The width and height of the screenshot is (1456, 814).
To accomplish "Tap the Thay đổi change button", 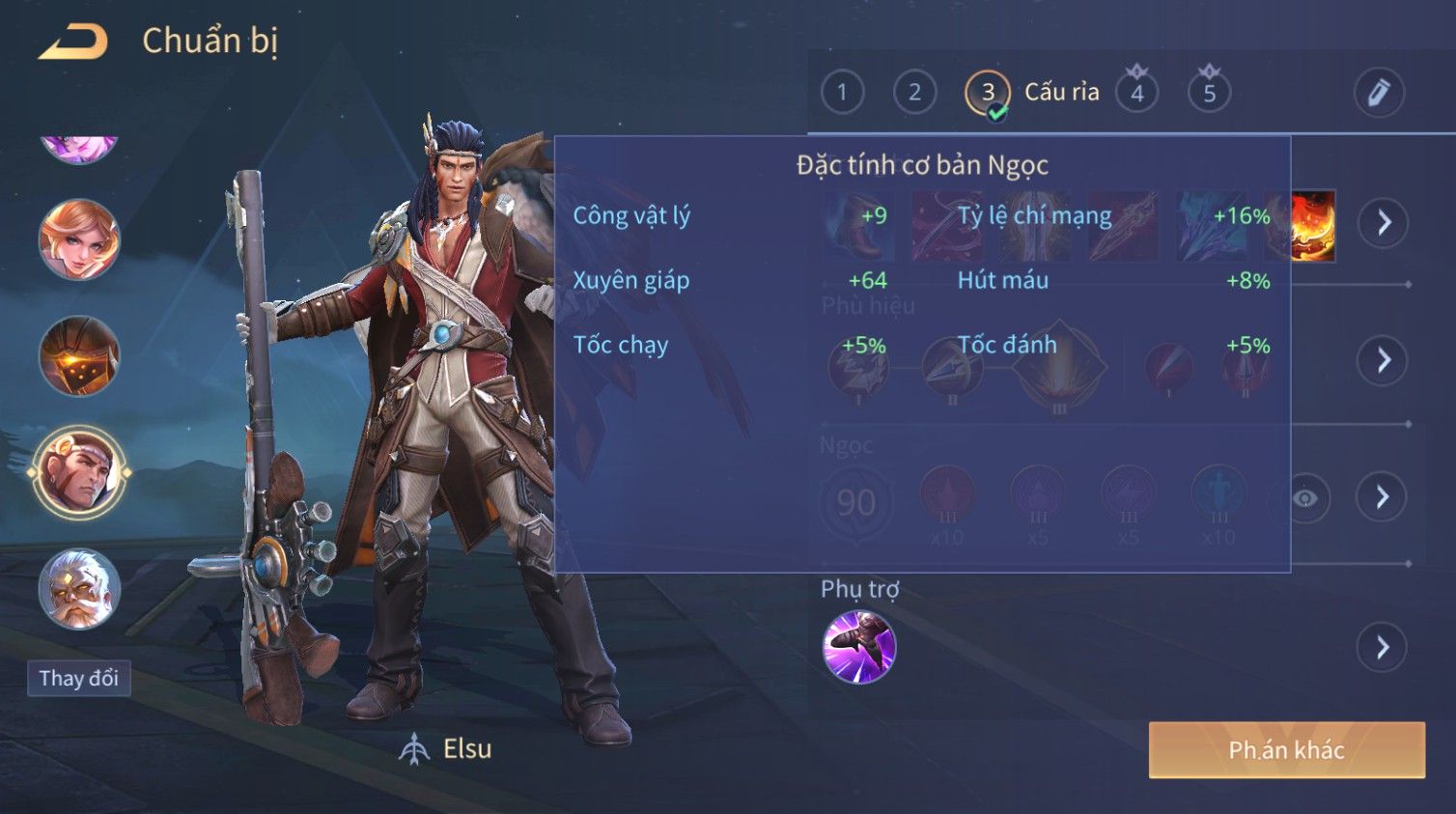I will tap(79, 679).
